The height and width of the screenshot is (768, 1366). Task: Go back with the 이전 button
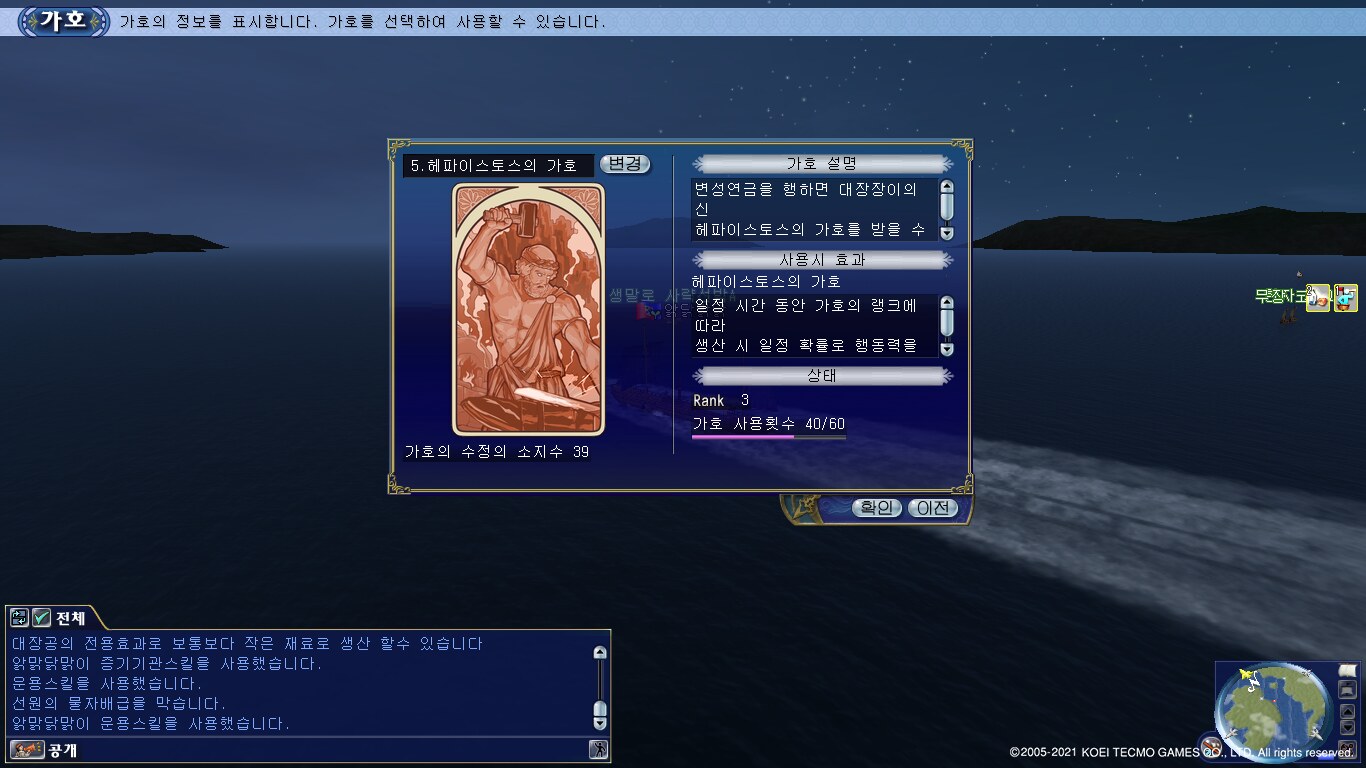pyautogui.click(x=932, y=508)
